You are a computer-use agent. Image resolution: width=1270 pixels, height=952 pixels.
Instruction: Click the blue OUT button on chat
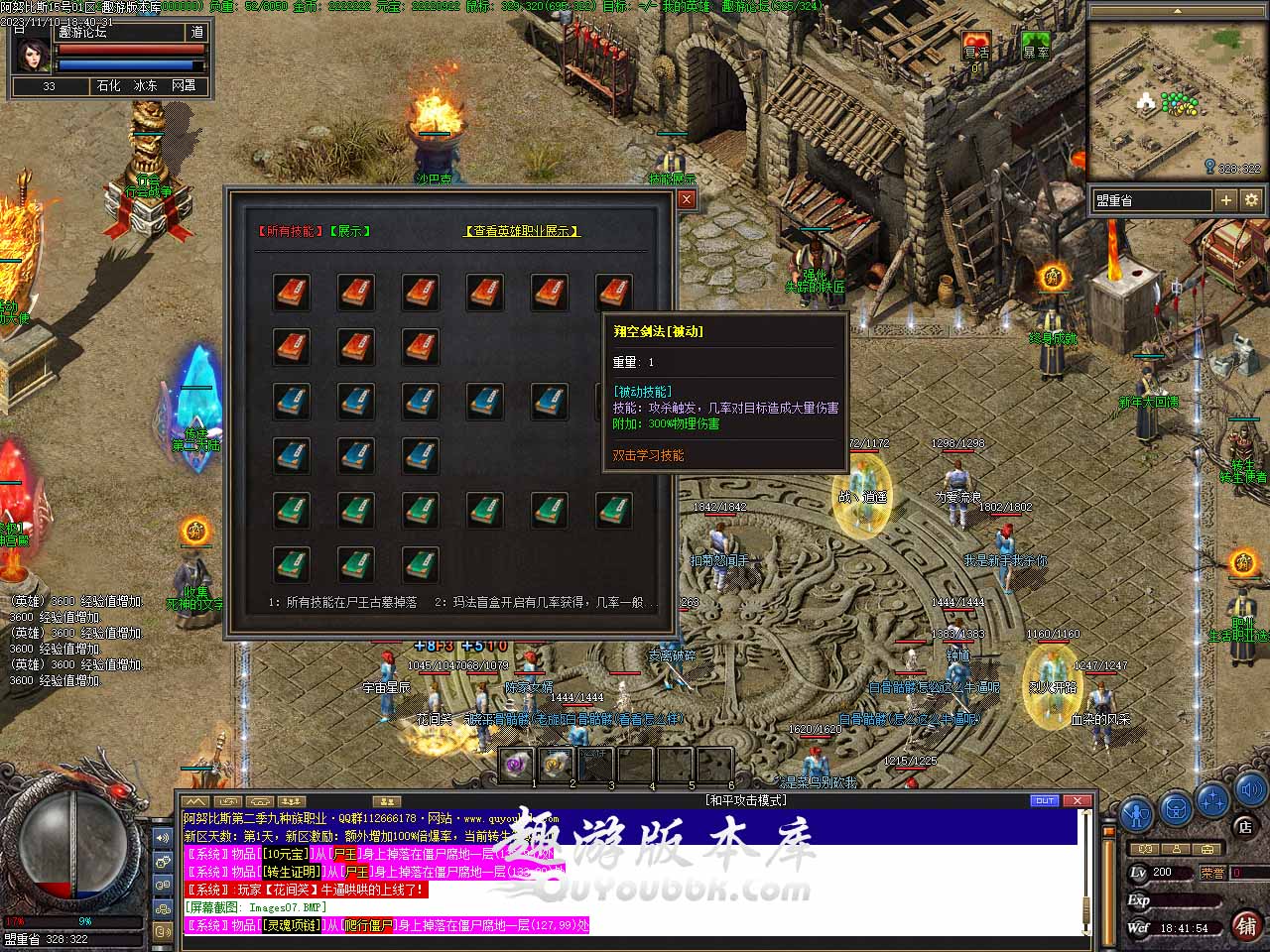tap(1045, 800)
